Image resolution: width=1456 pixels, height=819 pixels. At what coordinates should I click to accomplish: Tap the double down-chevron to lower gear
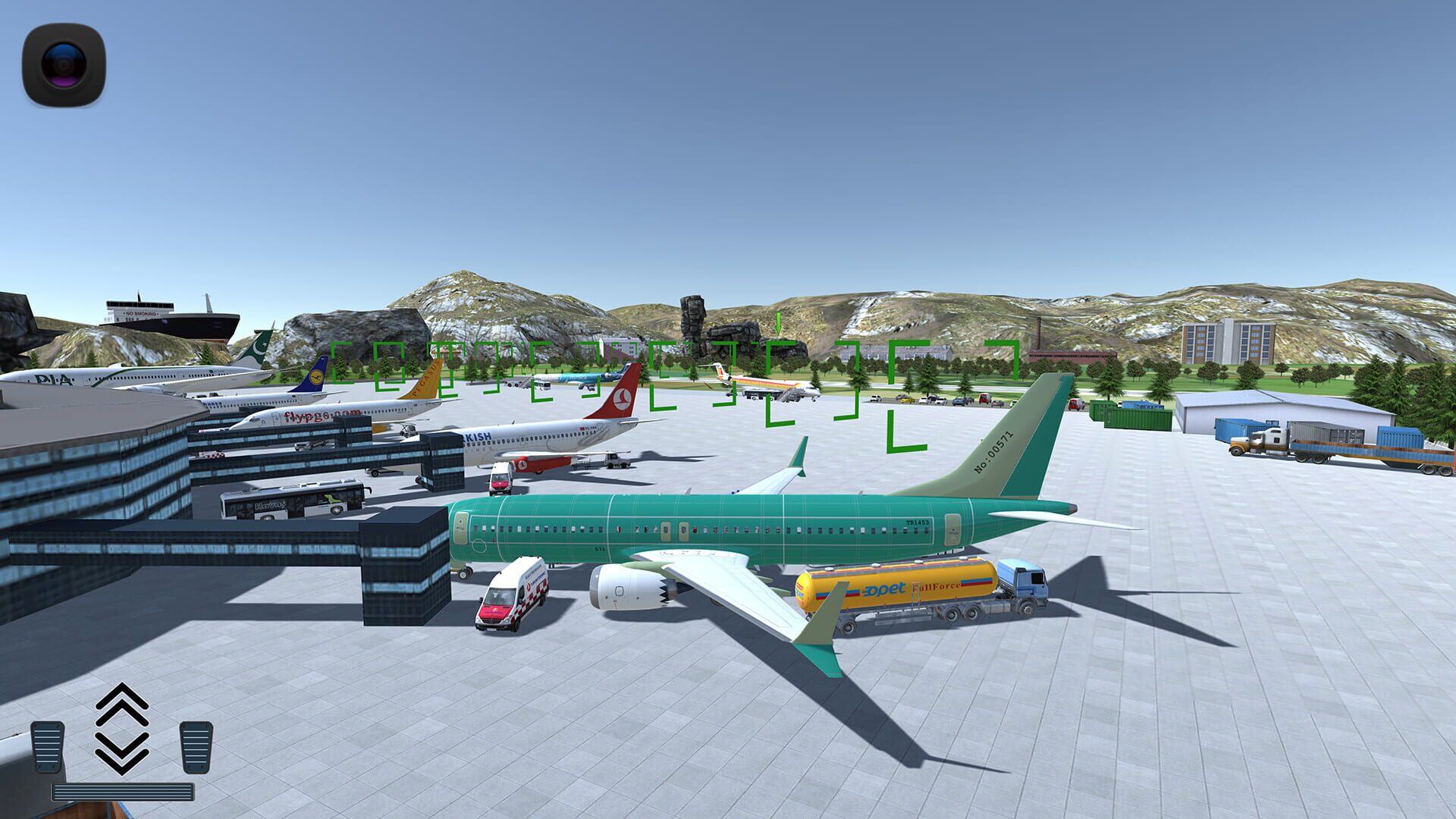[121, 751]
